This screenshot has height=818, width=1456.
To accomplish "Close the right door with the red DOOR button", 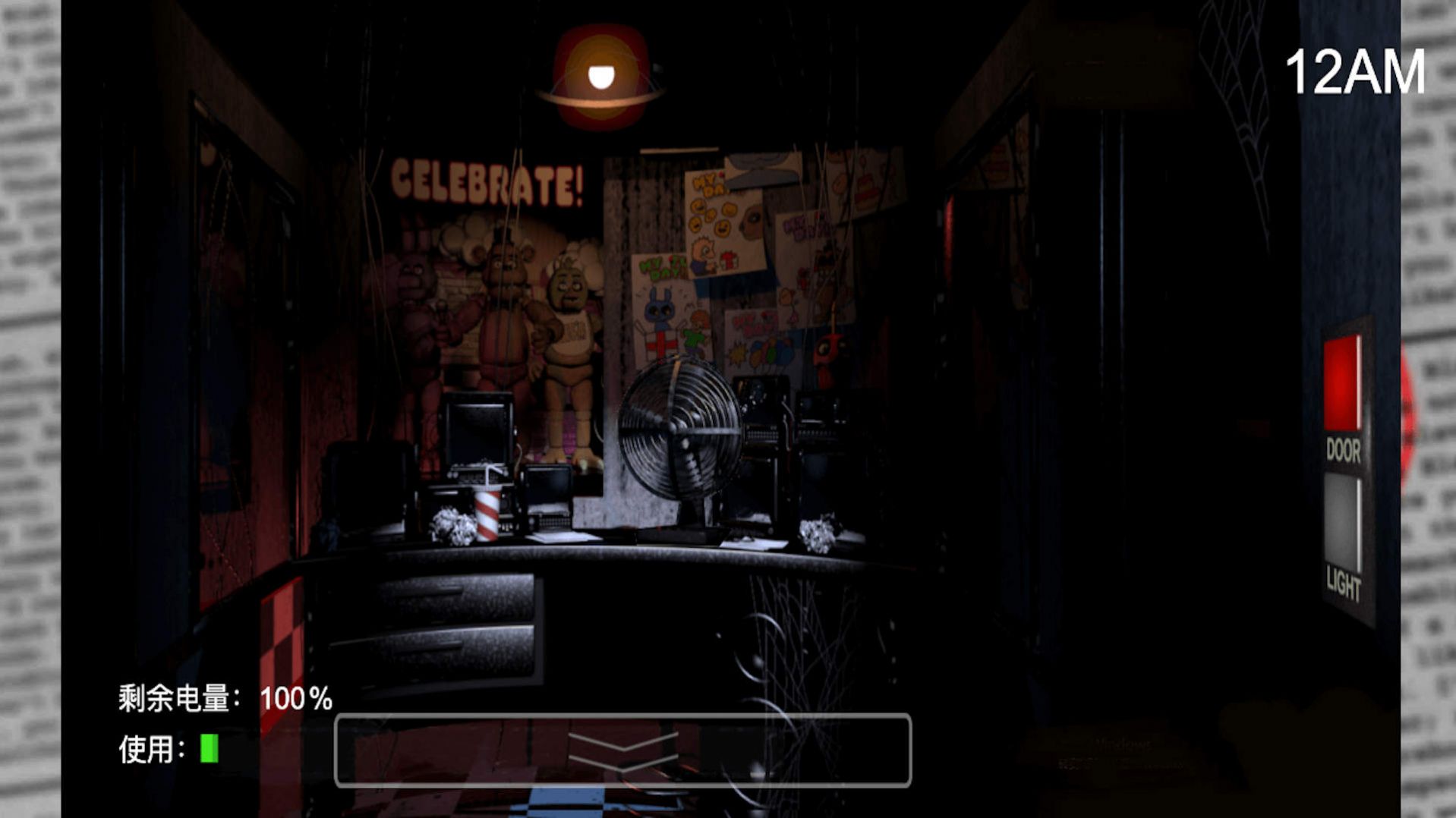I will click(1342, 385).
